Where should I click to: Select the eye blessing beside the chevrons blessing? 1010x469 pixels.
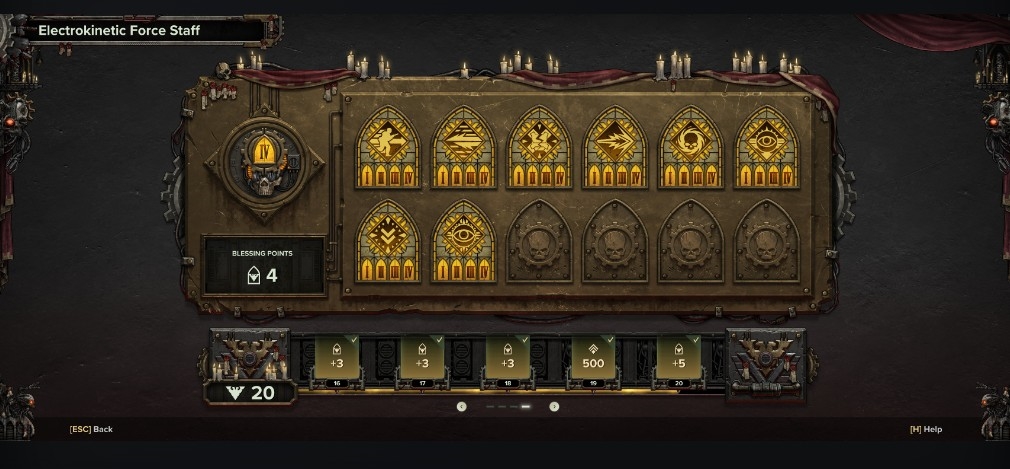[464, 242]
